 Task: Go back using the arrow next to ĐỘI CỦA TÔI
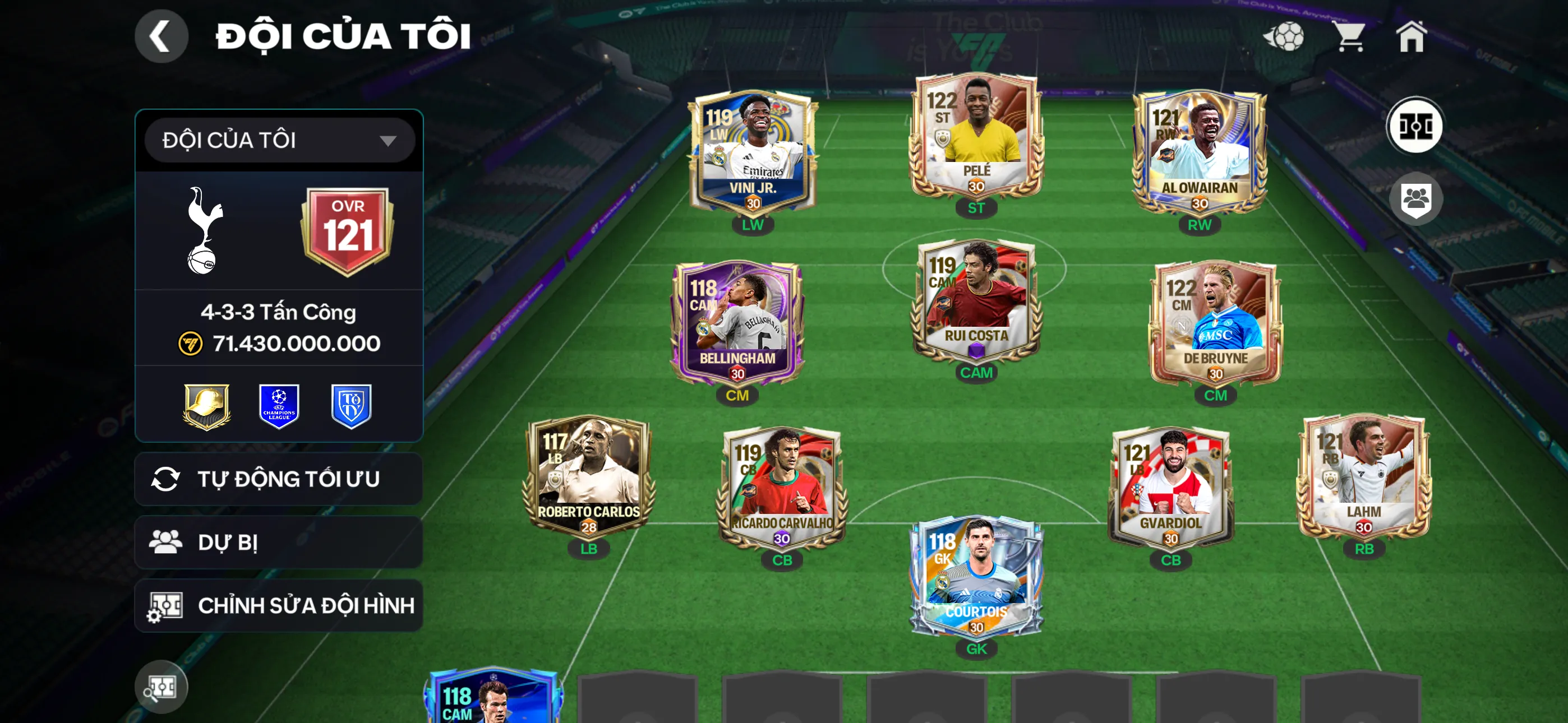pyautogui.click(x=161, y=36)
